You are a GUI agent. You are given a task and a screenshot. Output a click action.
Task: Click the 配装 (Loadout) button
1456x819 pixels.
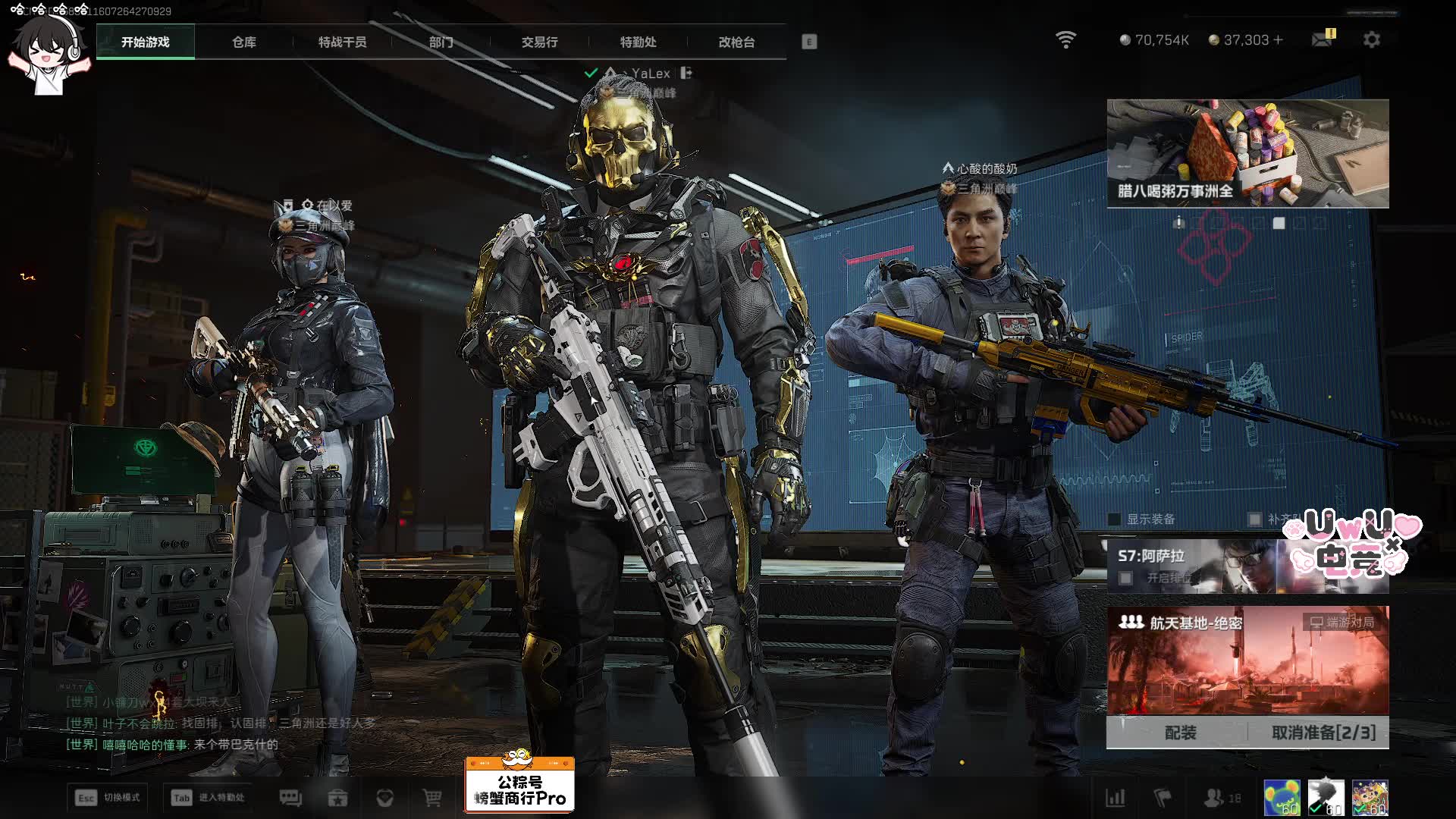coord(1180,733)
